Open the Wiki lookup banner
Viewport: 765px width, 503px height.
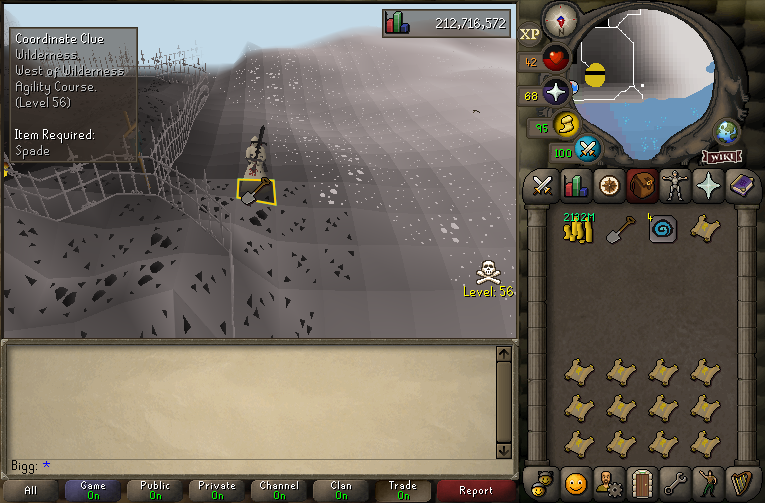(x=721, y=156)
